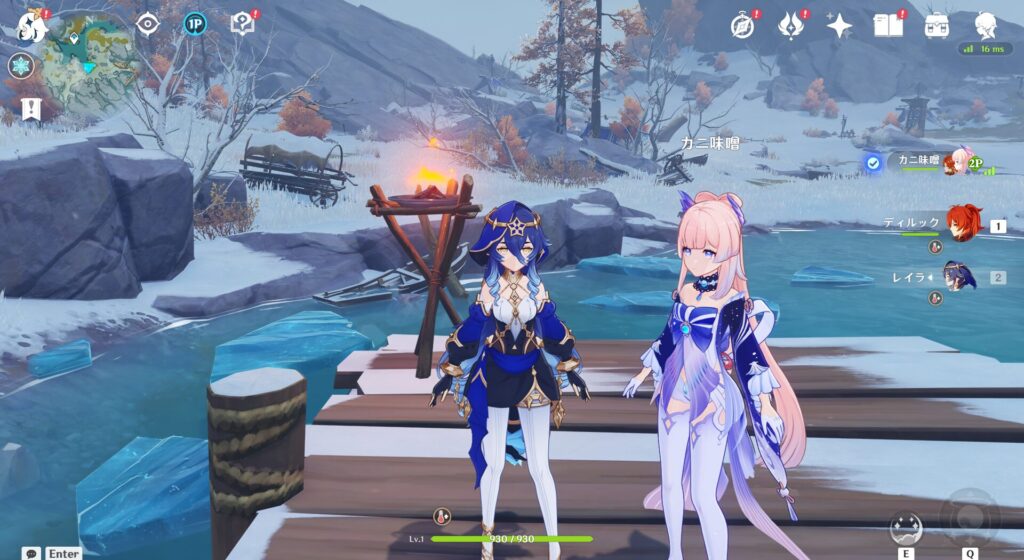
Task: Activate the elemental skill icon
Action: [x=906, y=527]
